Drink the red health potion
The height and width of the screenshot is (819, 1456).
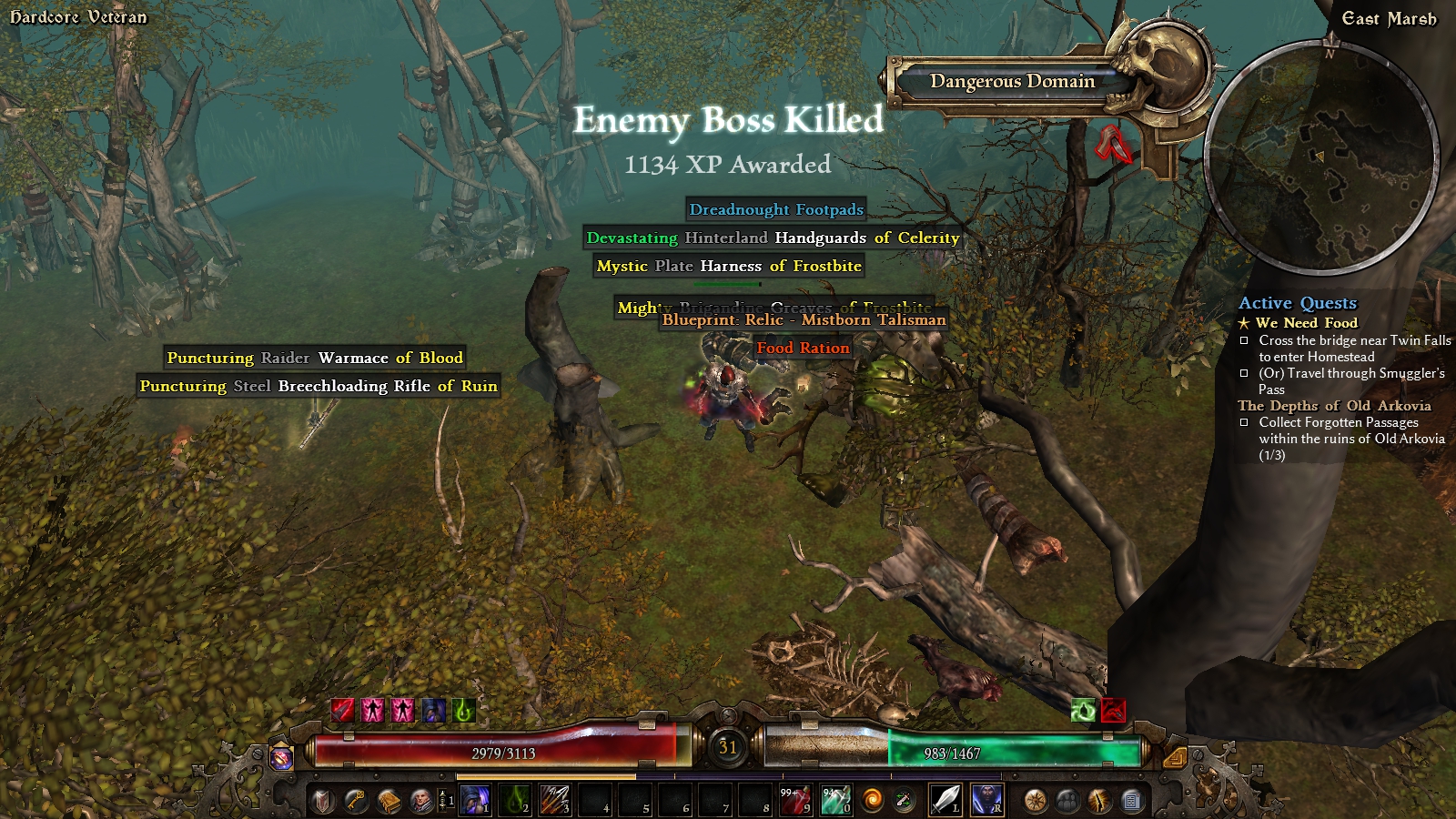coord(795,800)
